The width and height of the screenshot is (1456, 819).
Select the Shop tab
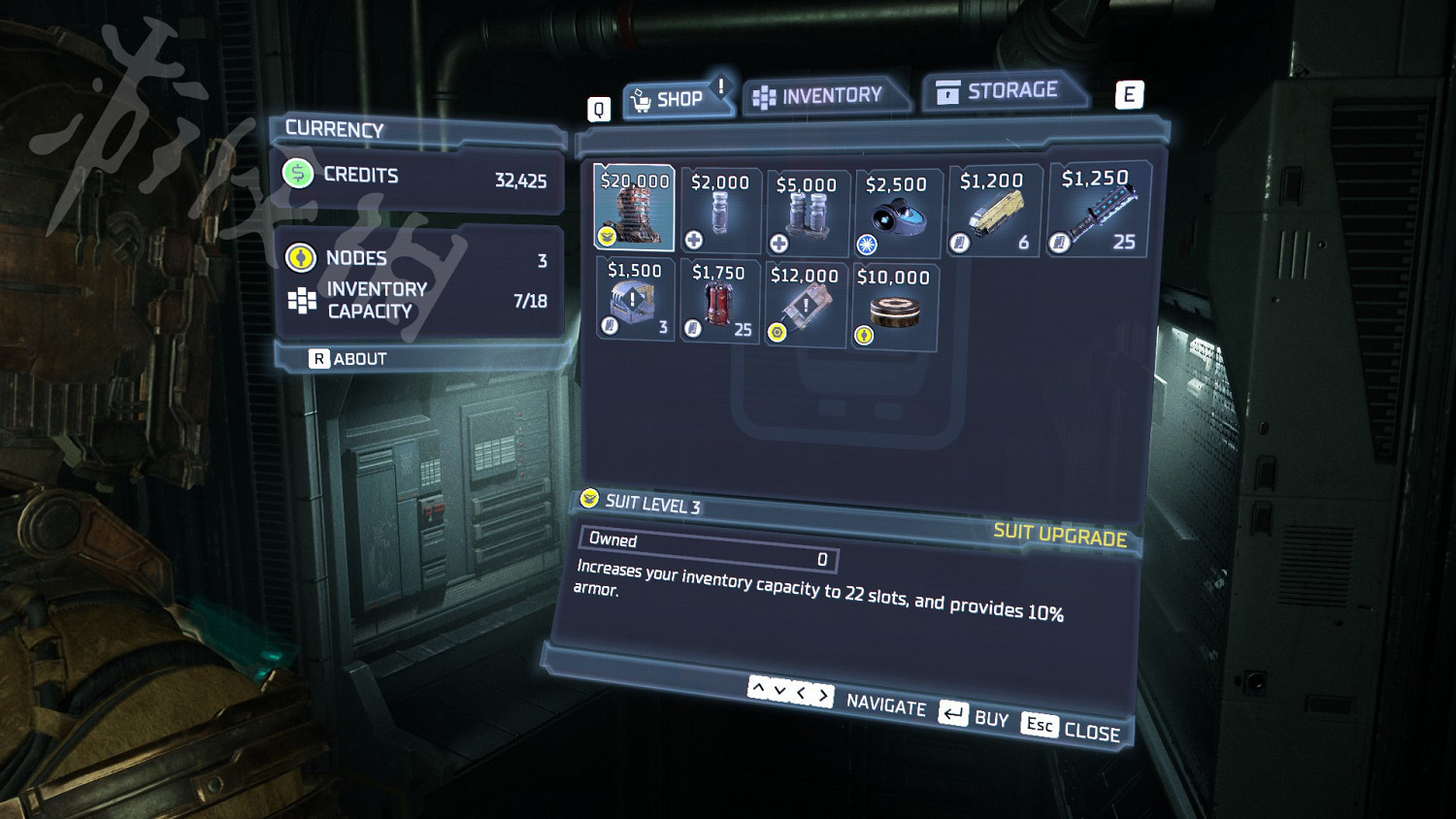673,99
